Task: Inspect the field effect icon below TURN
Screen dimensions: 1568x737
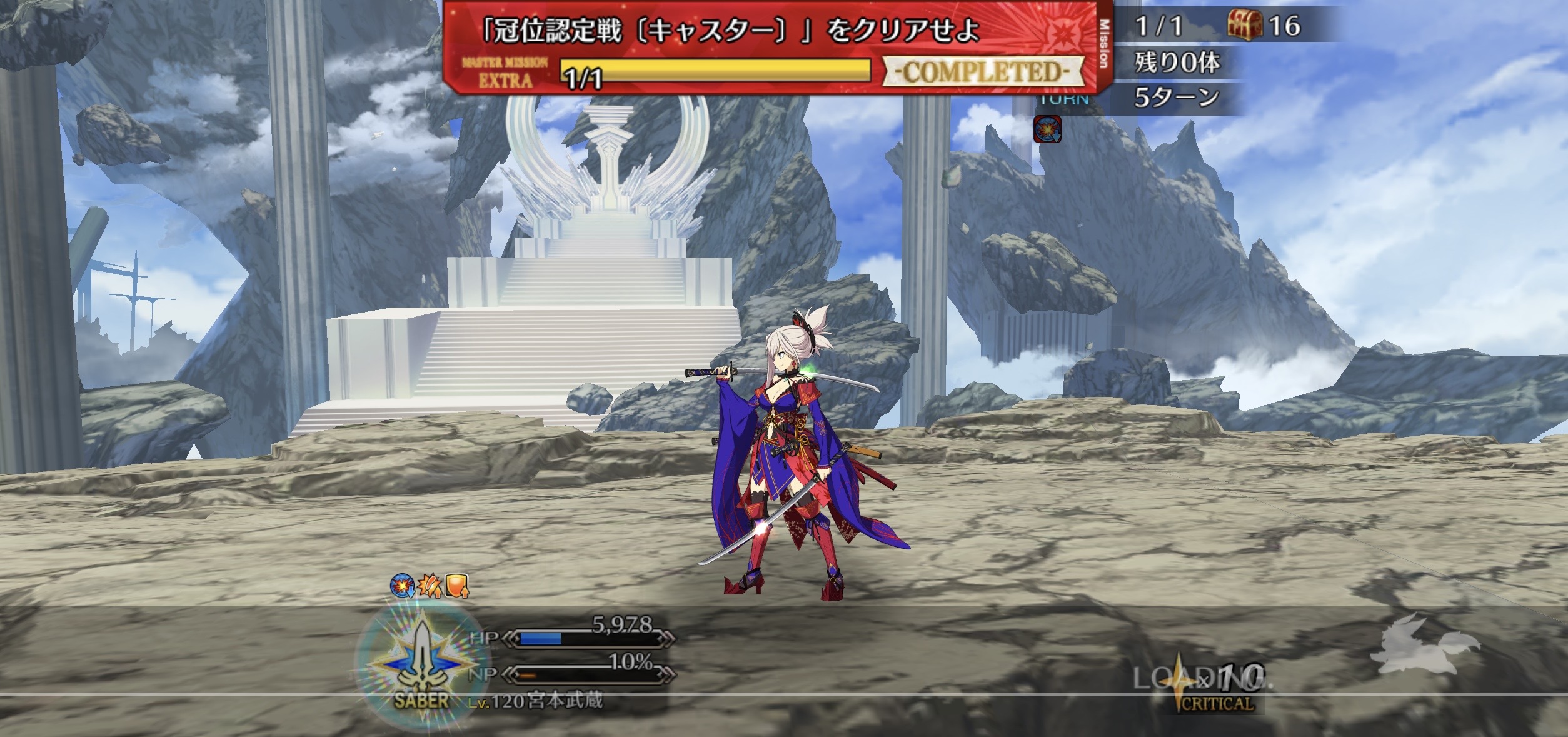Action: click(x=1047, y=129)
